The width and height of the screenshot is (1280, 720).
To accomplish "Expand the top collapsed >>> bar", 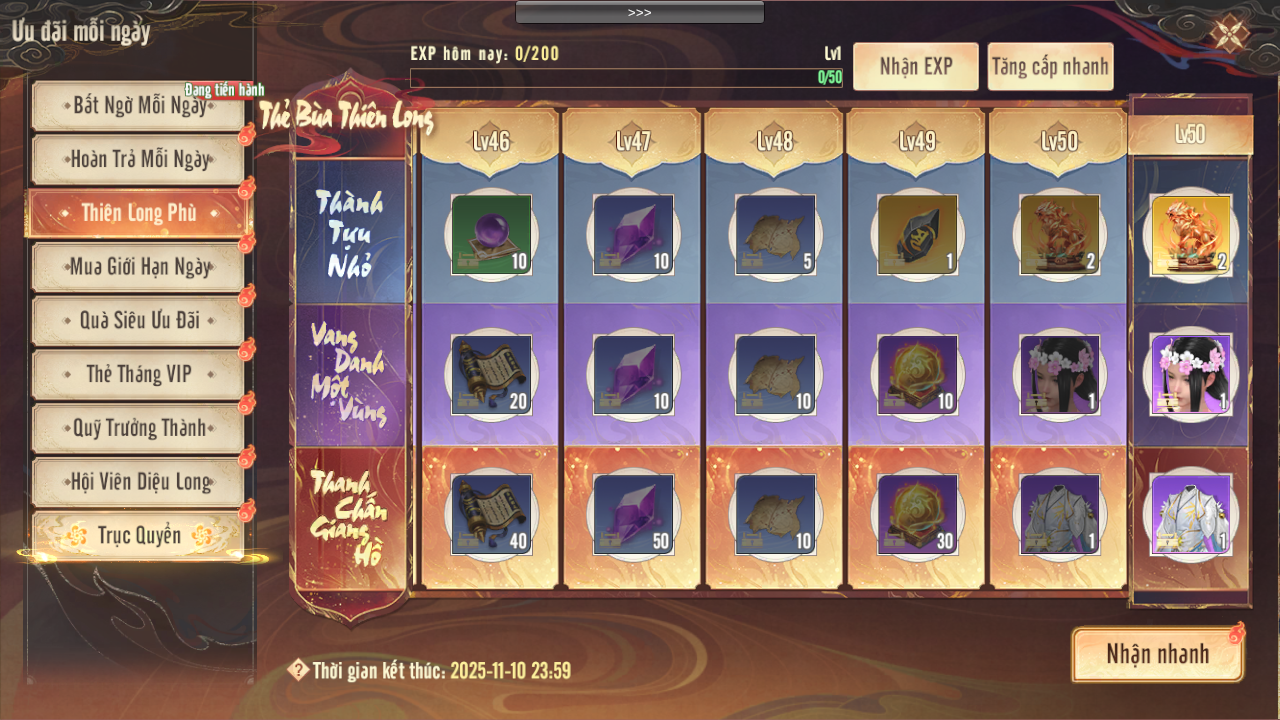I will [640, 12].
